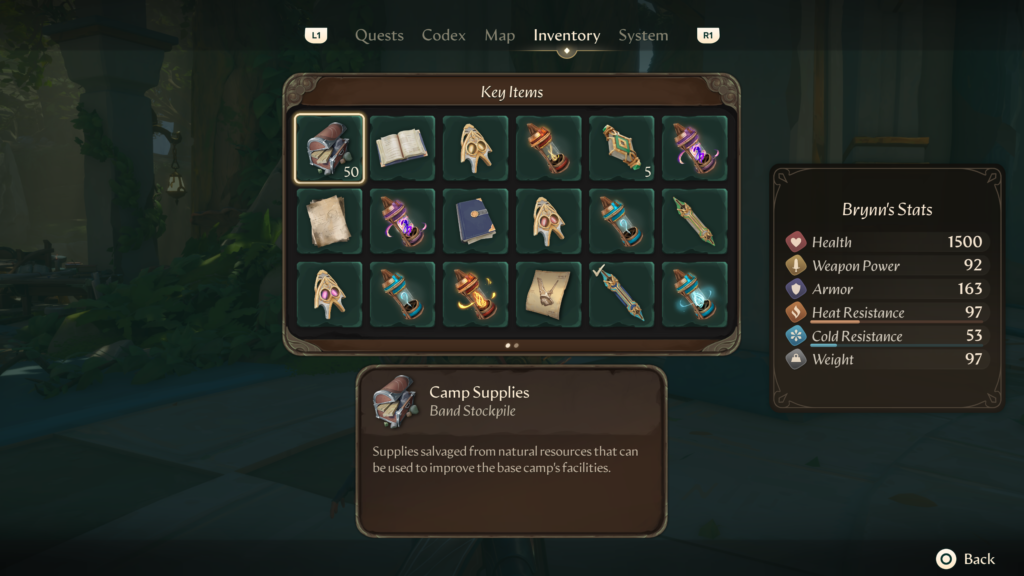Pick the flaming orange lantern item
This screenshot has height=576, width=1024.
475,294
